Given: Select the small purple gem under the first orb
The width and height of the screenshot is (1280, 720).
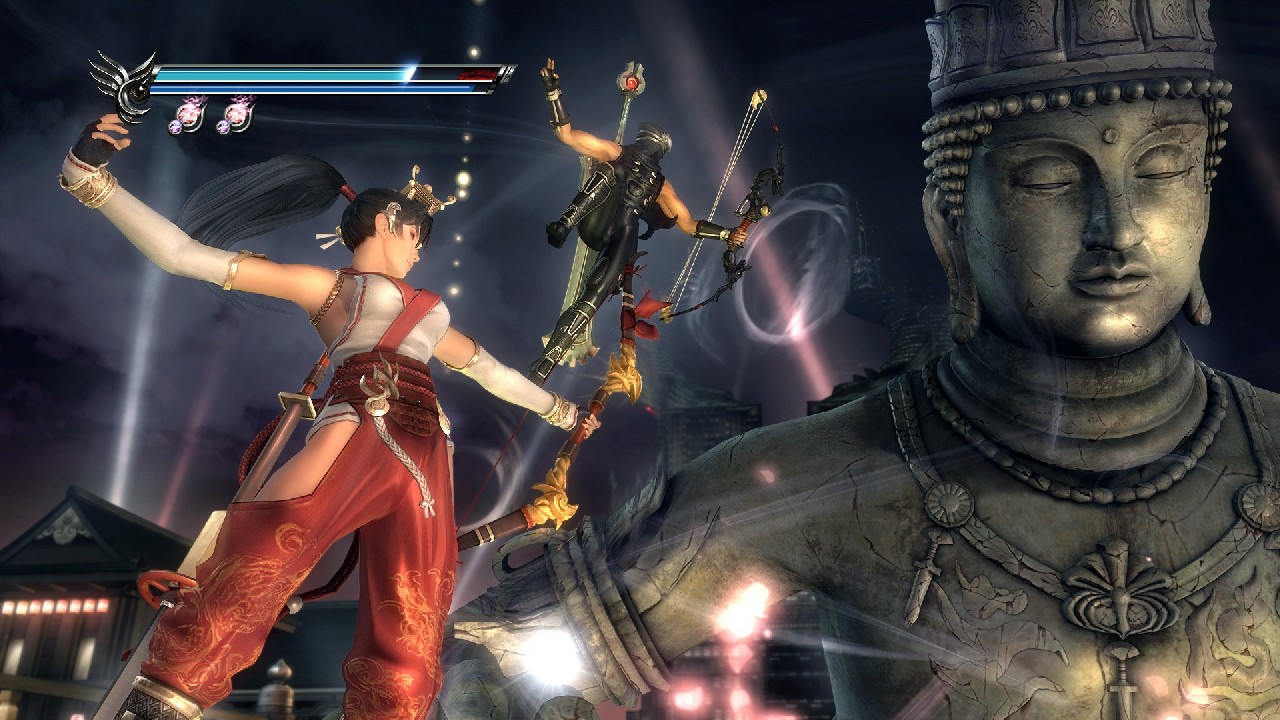Looking at the screenshot, I should click(x=176, y=126).
